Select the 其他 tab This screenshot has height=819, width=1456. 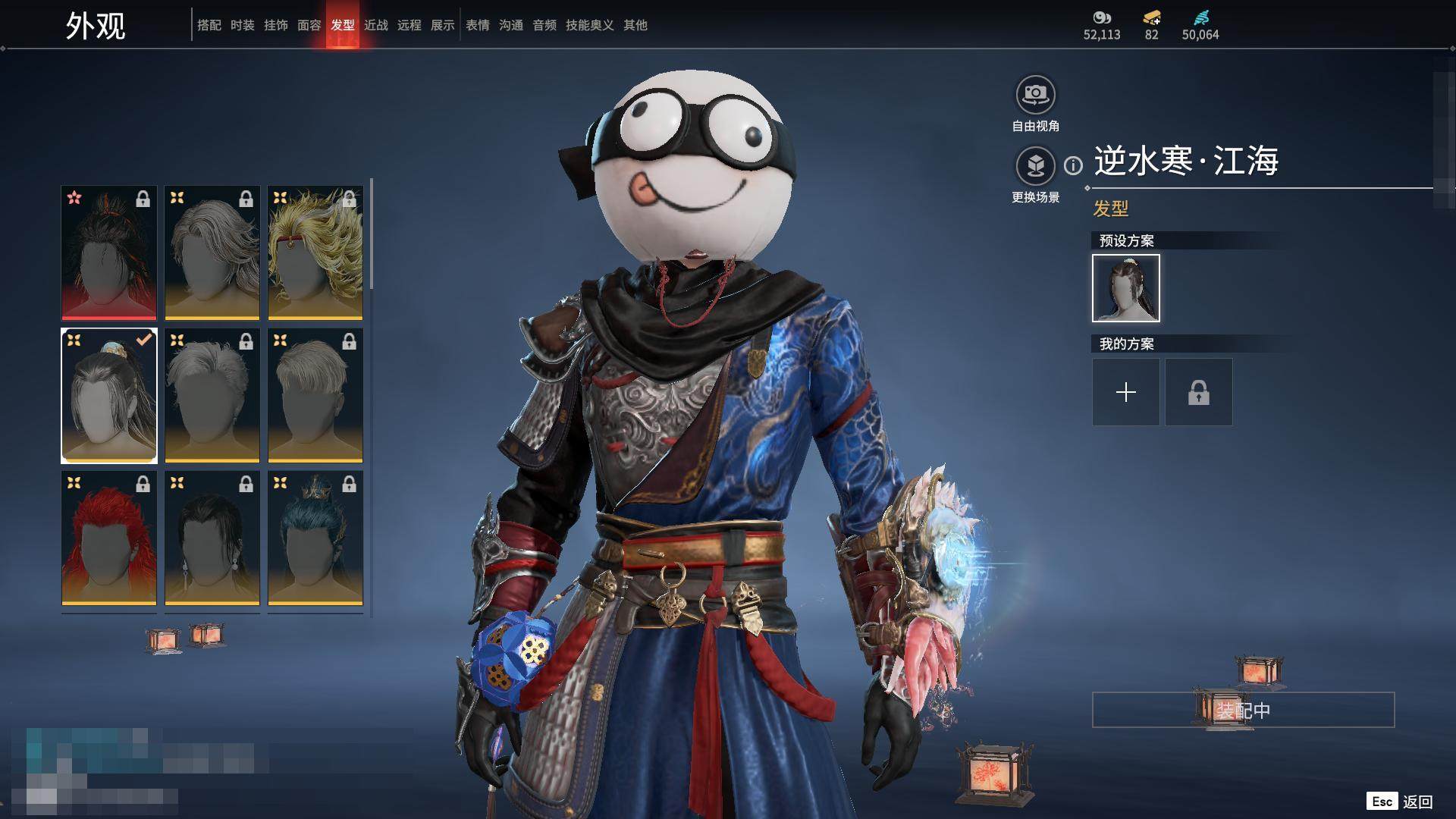tap(635, 25)
